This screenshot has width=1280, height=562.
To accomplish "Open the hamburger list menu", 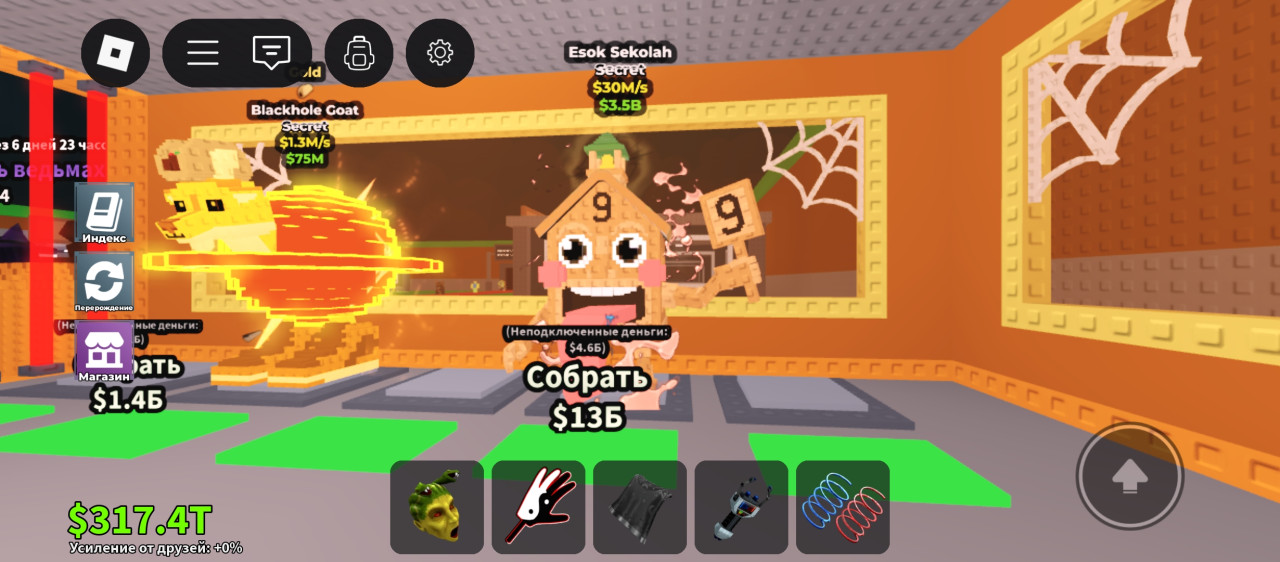I will tap(203, 53).
